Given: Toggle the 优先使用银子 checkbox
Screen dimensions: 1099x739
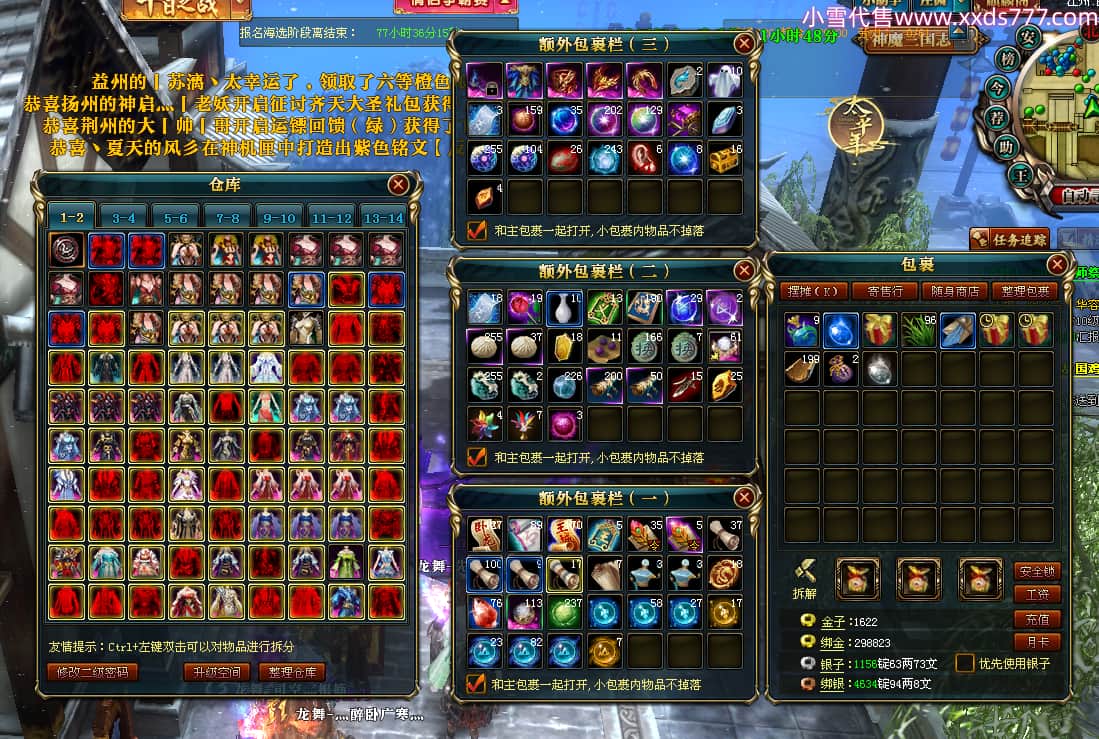Looking at the screenshot, I should (x=964, y=663).
